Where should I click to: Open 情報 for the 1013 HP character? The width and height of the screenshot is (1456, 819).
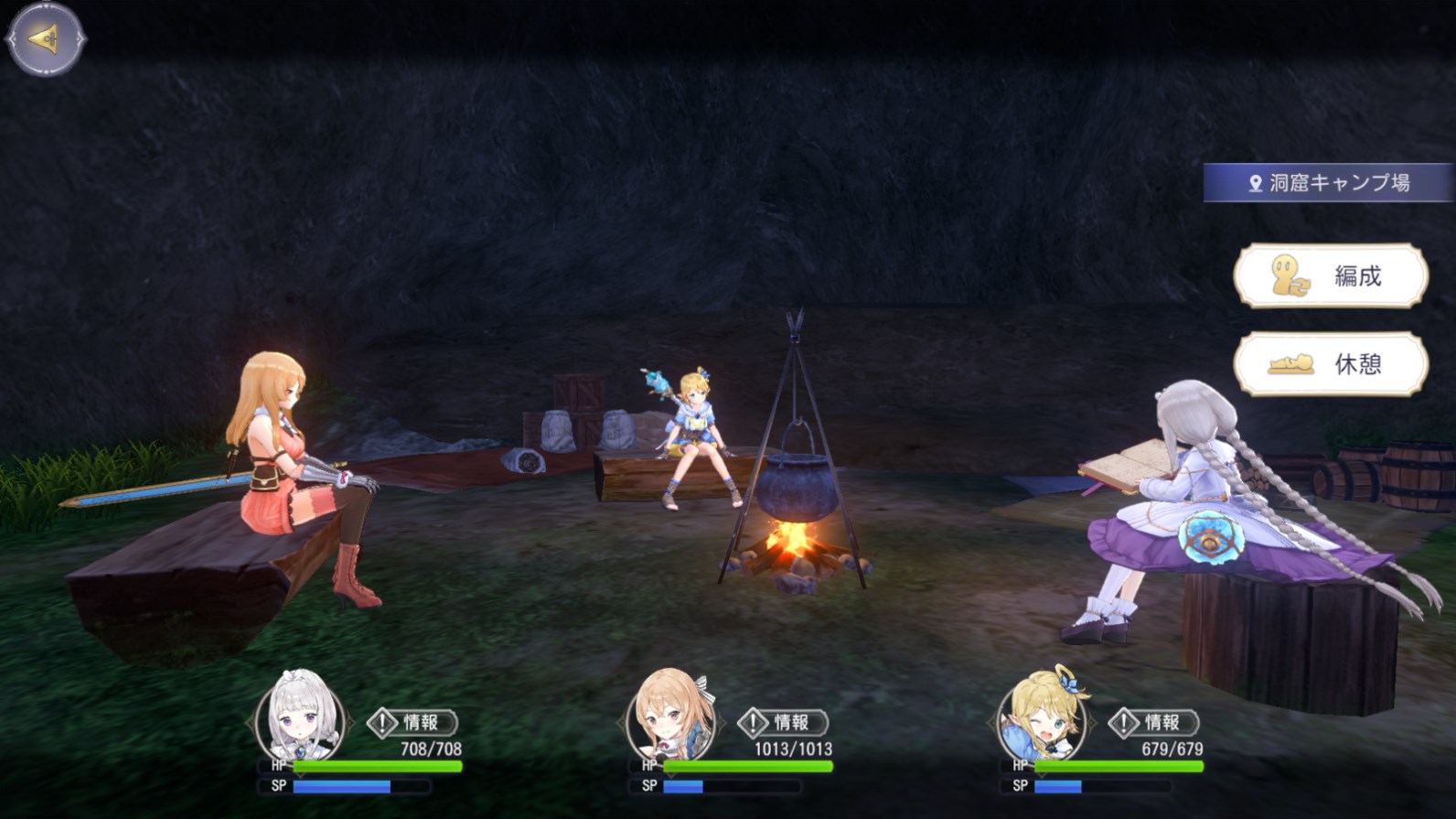pyautogui.click(x=783, y=723)
